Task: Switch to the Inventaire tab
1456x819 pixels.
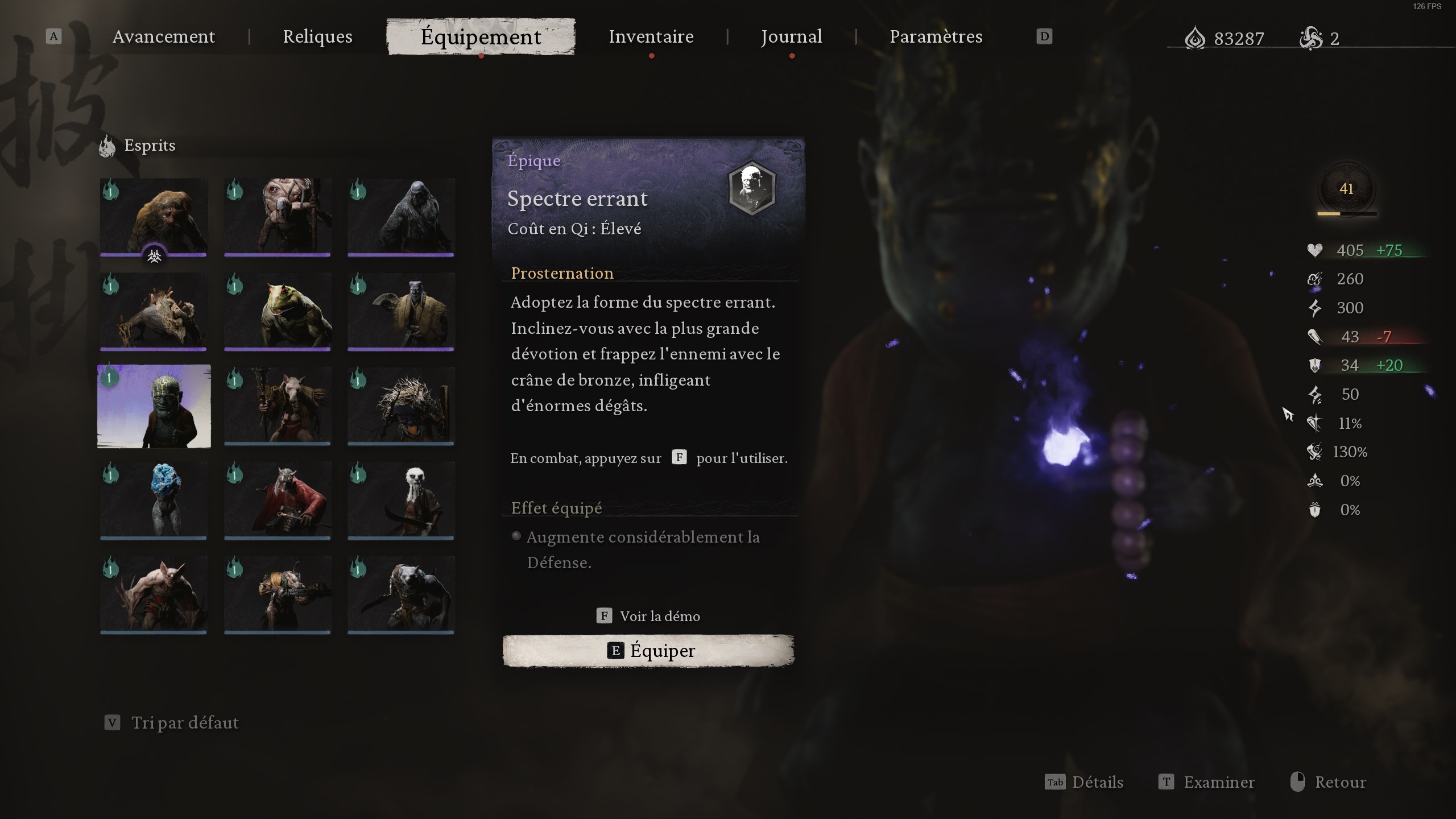Action: (x=651, y=36)
